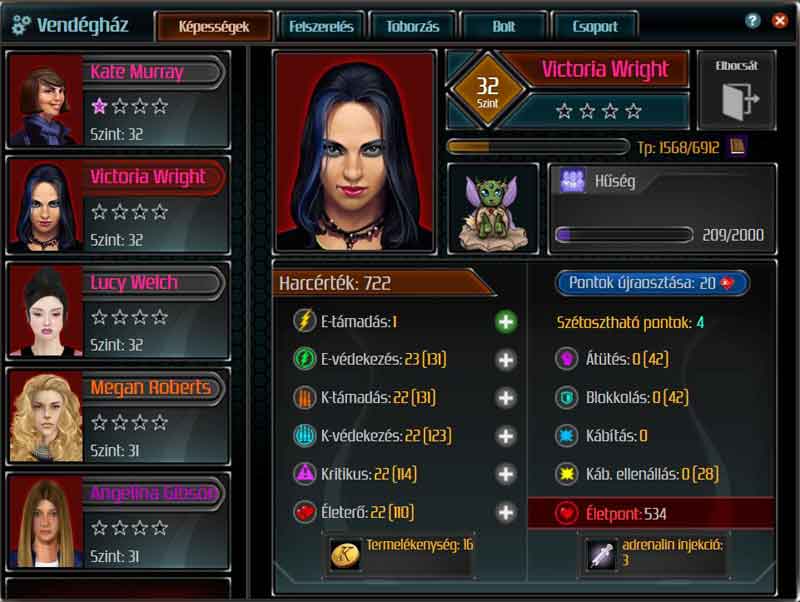Switch to the Képességek tab
This screenshot has width=800, height=602.
[x=213, y=27]
